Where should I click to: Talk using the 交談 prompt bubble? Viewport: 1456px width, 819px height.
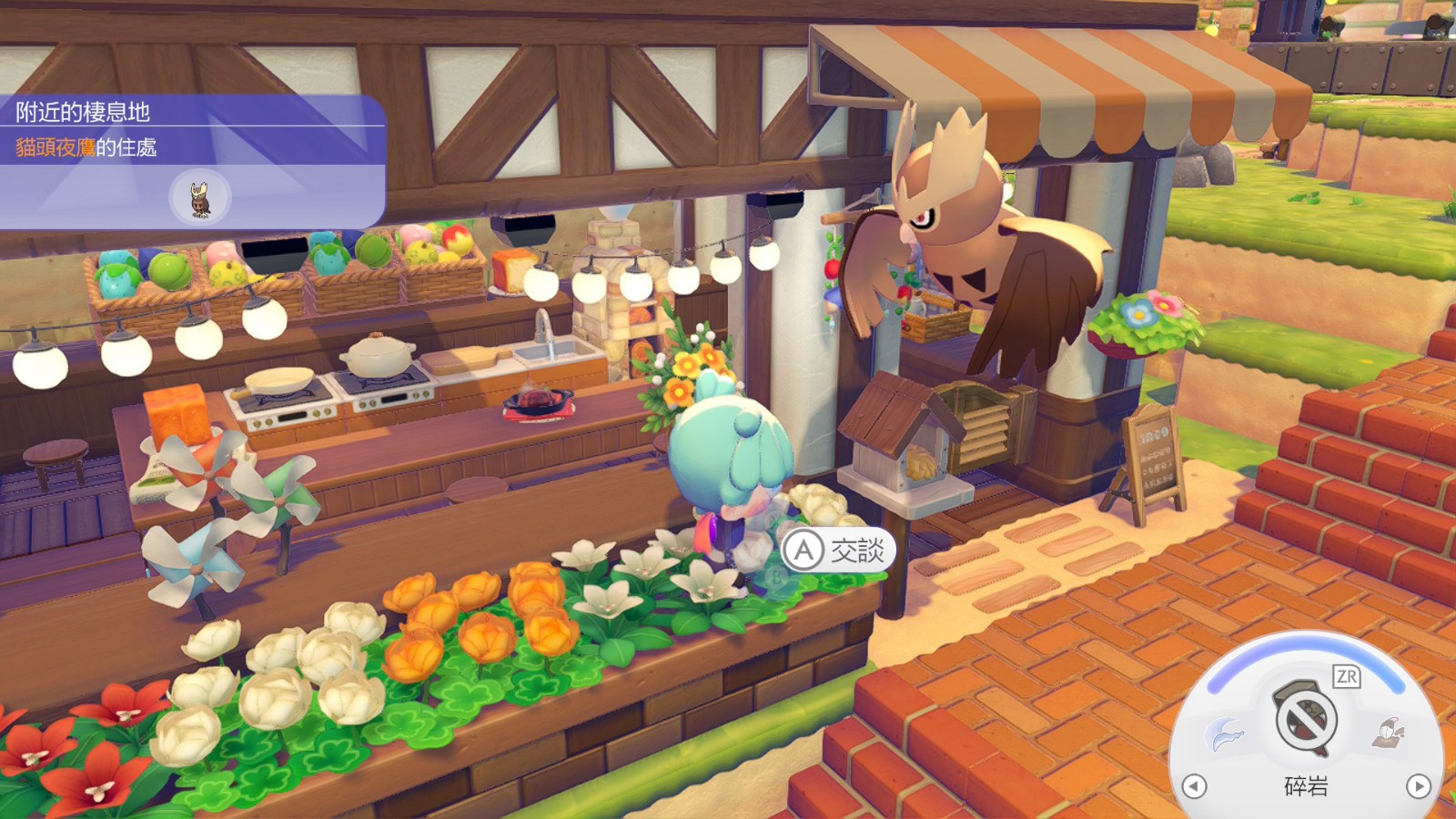(x=837, y=551)
